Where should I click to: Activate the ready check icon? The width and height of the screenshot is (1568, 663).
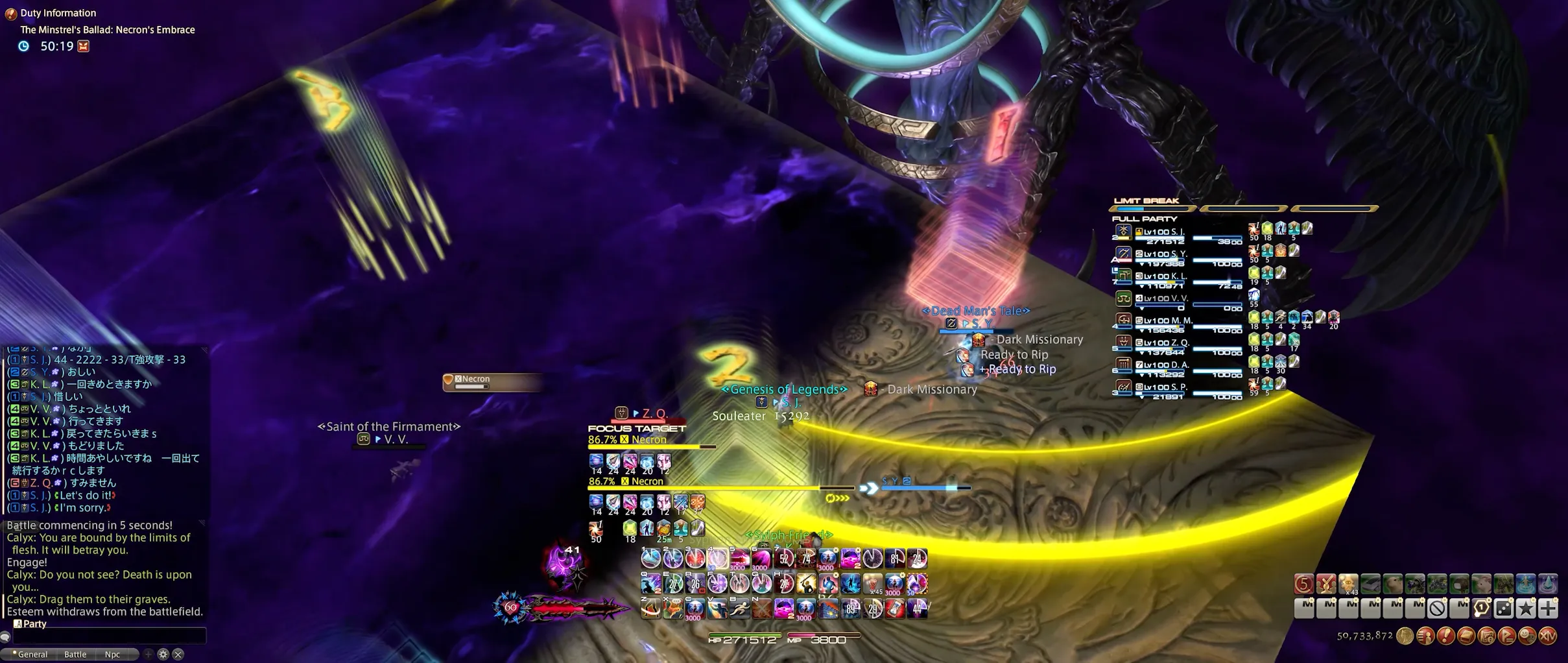point(1325,584)
